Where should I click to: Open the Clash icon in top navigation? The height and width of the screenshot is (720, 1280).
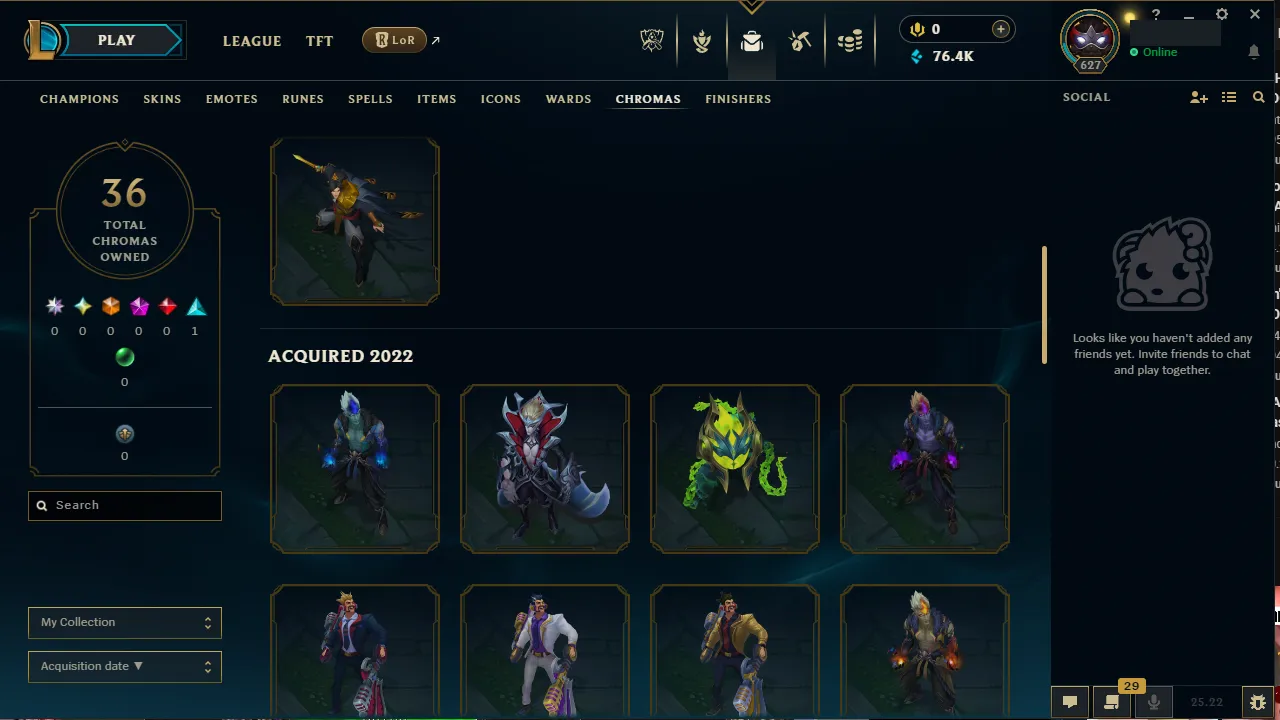pyautogui.click(x=702, y=41)
